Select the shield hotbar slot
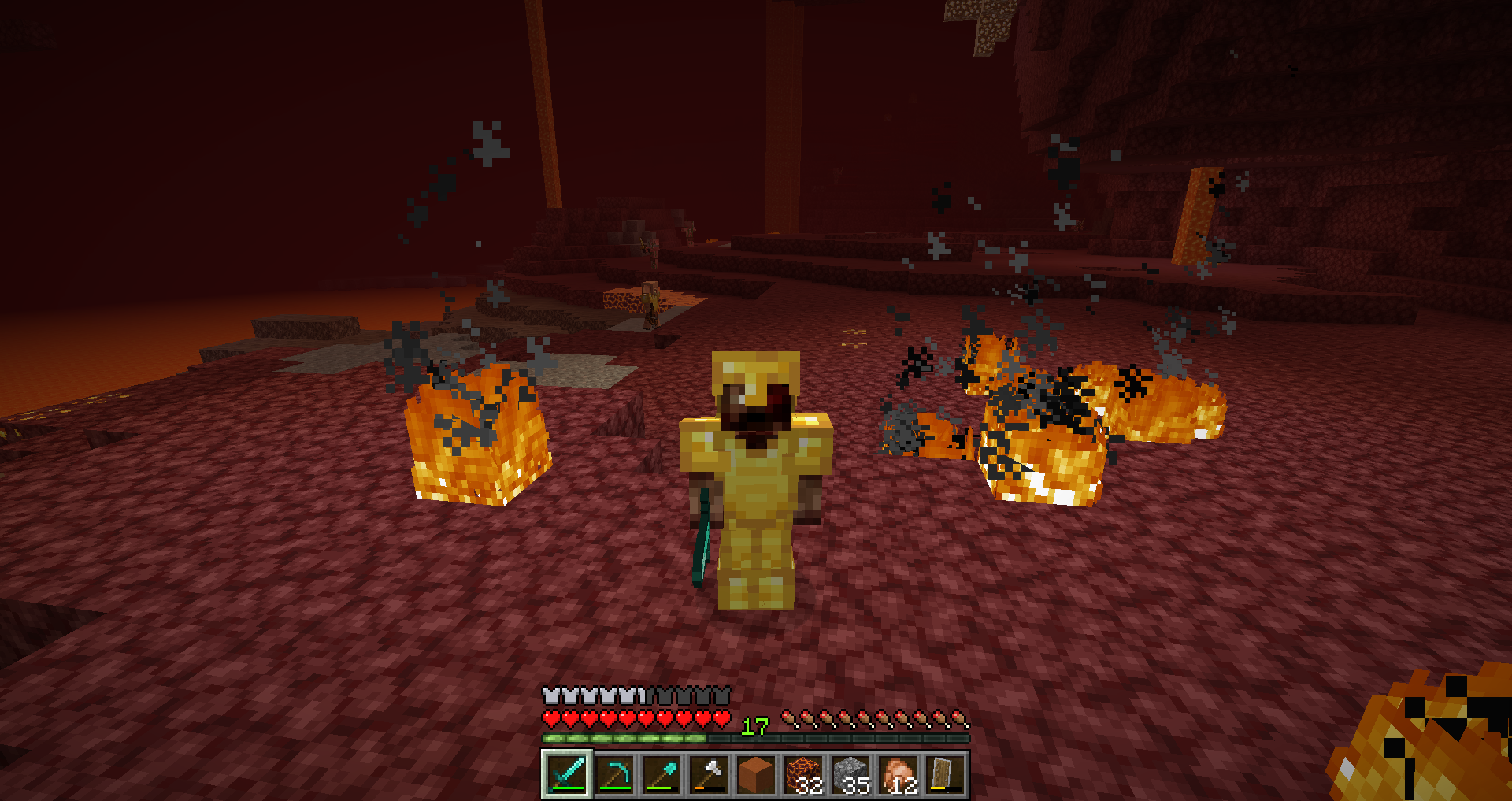 coord(944,774)
